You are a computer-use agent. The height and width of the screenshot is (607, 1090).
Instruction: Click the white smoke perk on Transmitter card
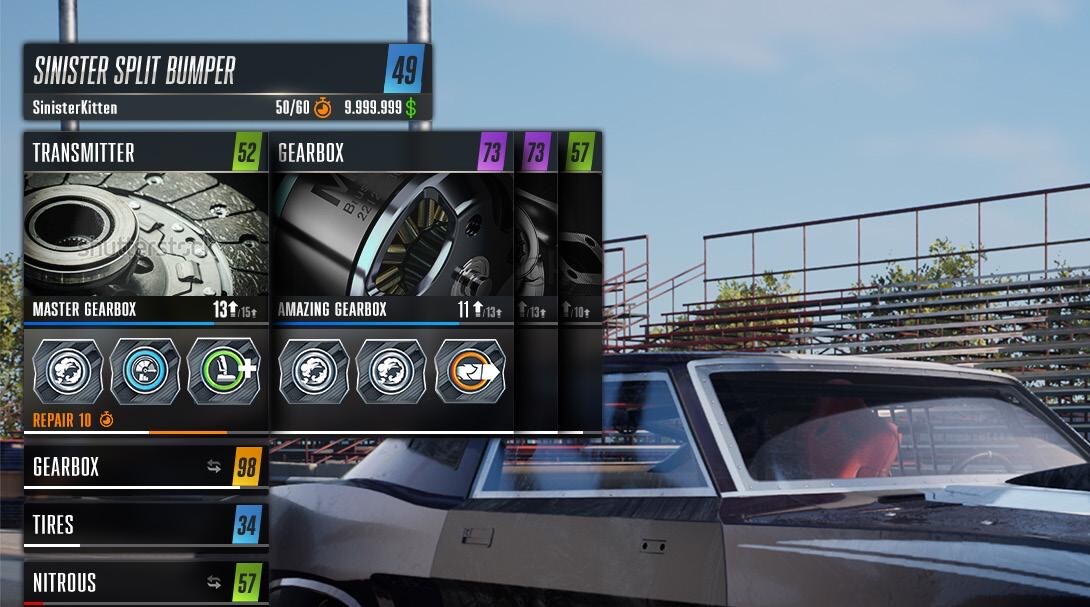[x=69, y=371]
